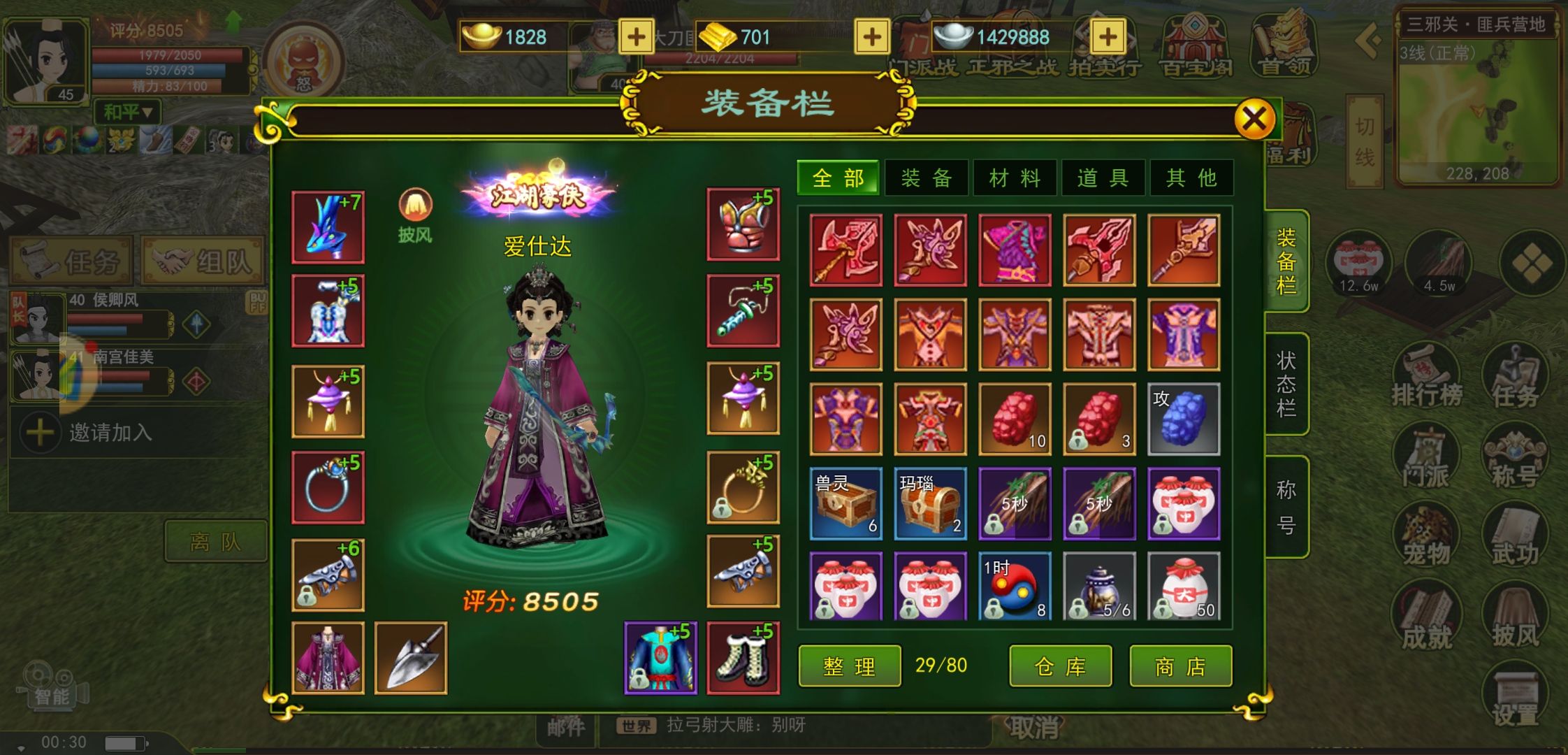The height and width of the screenshot is (755, 1568).
Task: Open the 称号 side tab
Action: [x=1286, y=507]
